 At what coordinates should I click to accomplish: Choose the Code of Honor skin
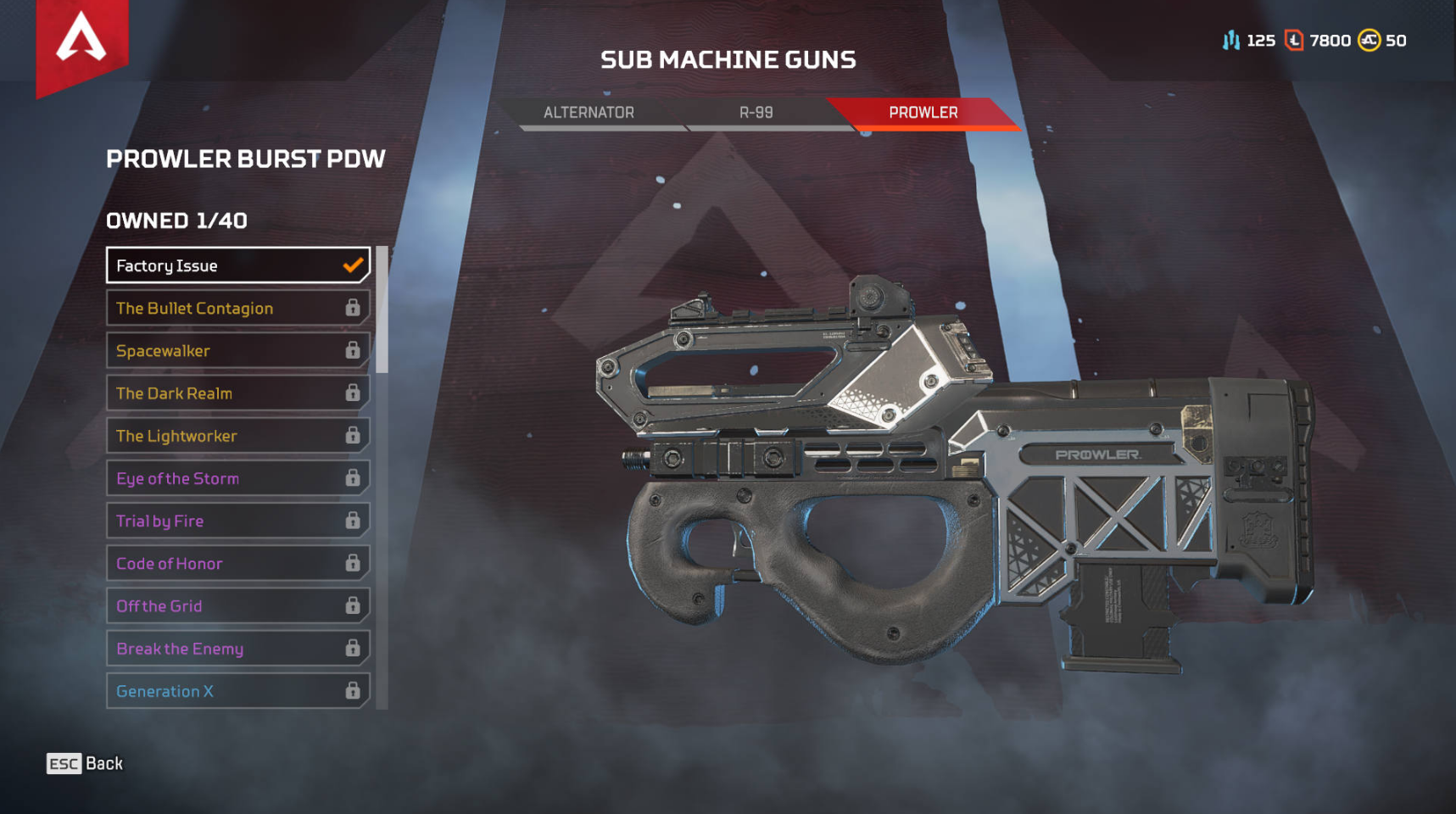click(x=237, y=563)
